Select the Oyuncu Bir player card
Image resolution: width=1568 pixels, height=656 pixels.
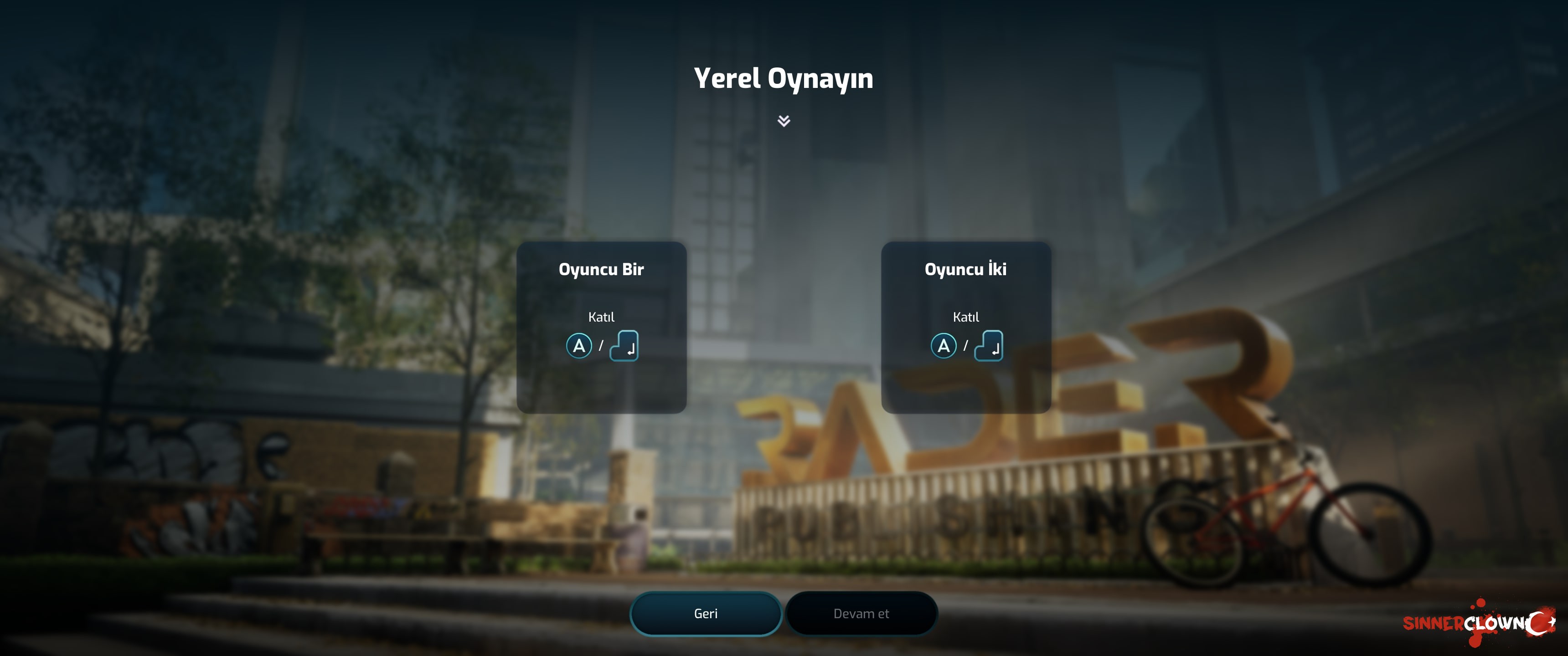(601, 328)
